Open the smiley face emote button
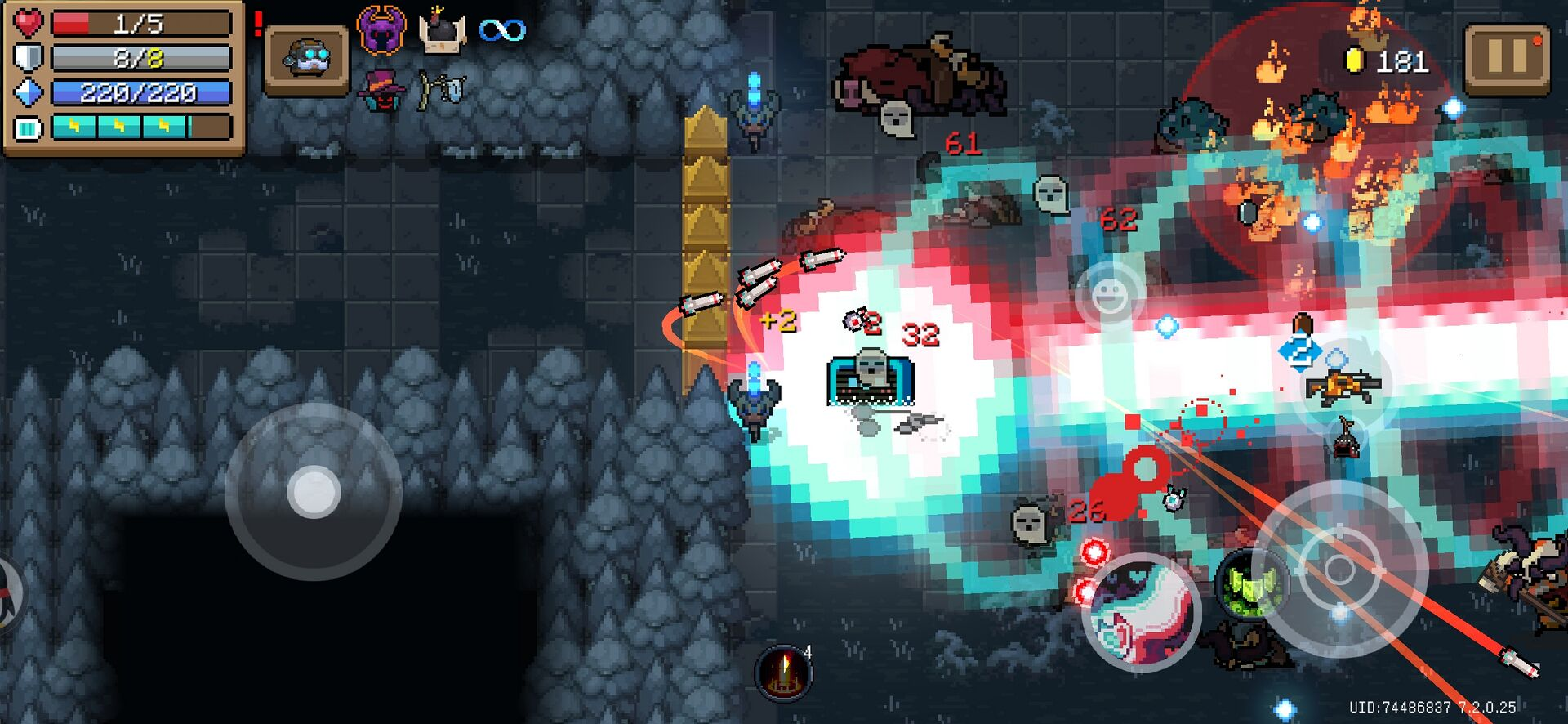Screen dimensions: 1568x724 coord(1110,294)
